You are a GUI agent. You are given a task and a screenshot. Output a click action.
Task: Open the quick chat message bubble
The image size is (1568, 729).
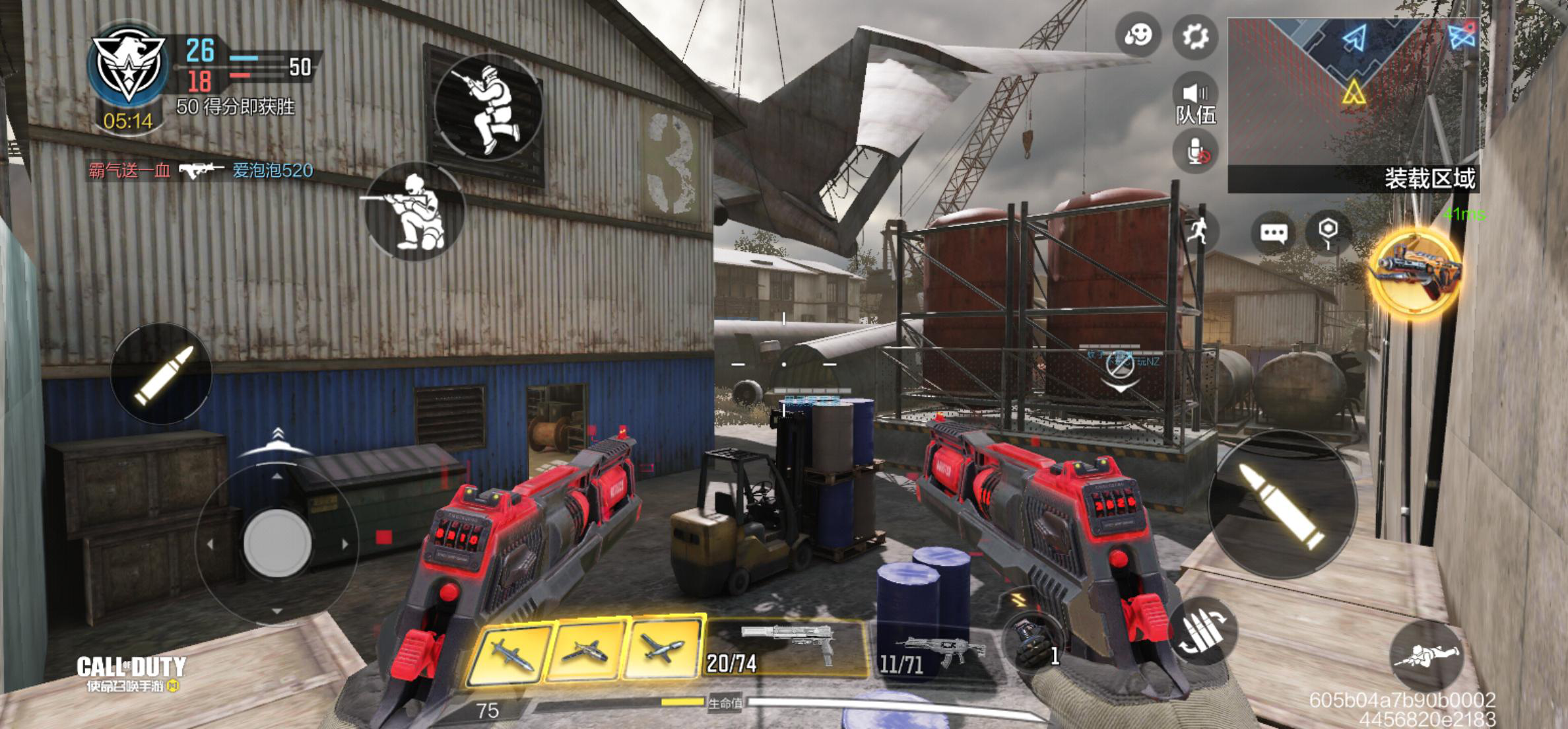tap(1273, 233)
